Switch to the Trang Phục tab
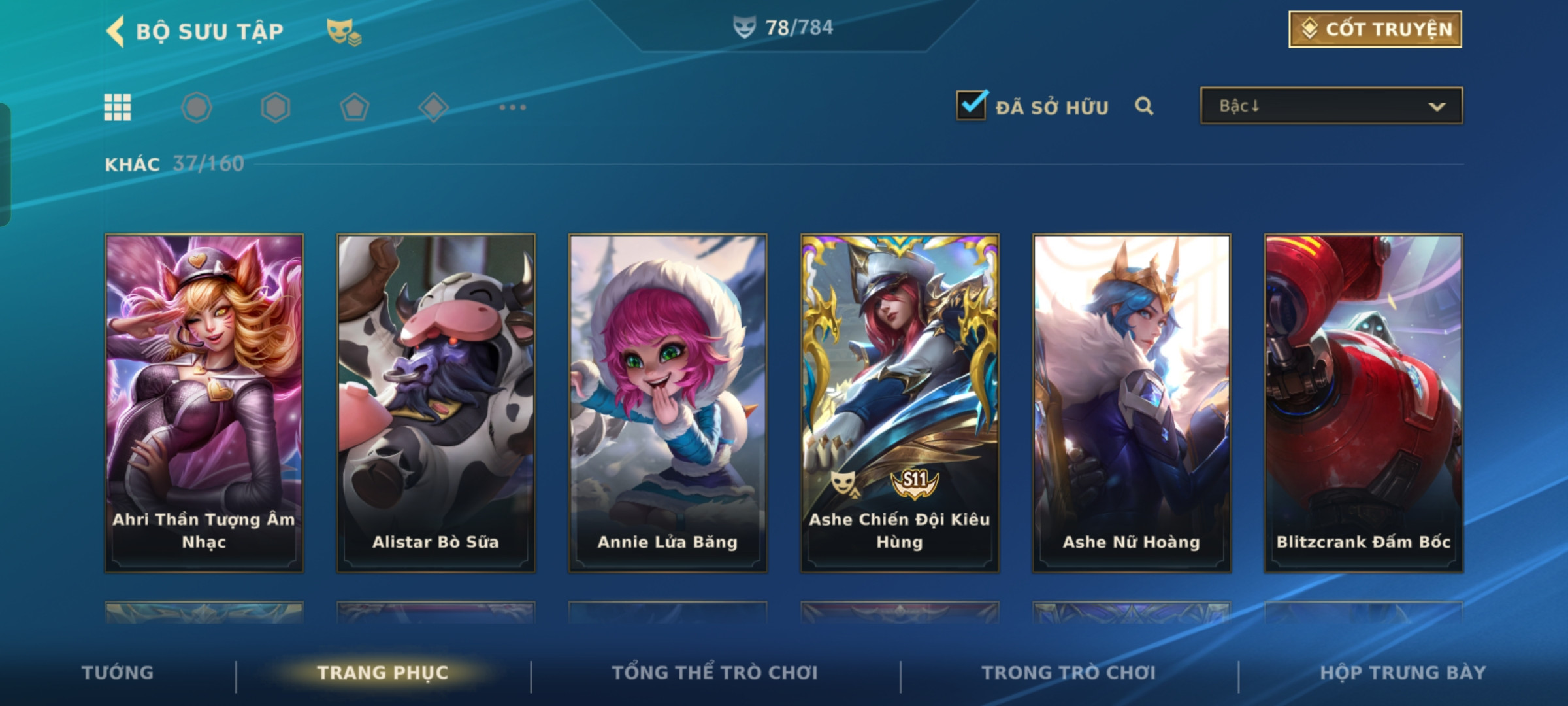1568x706 pixels. pos(383,673)
